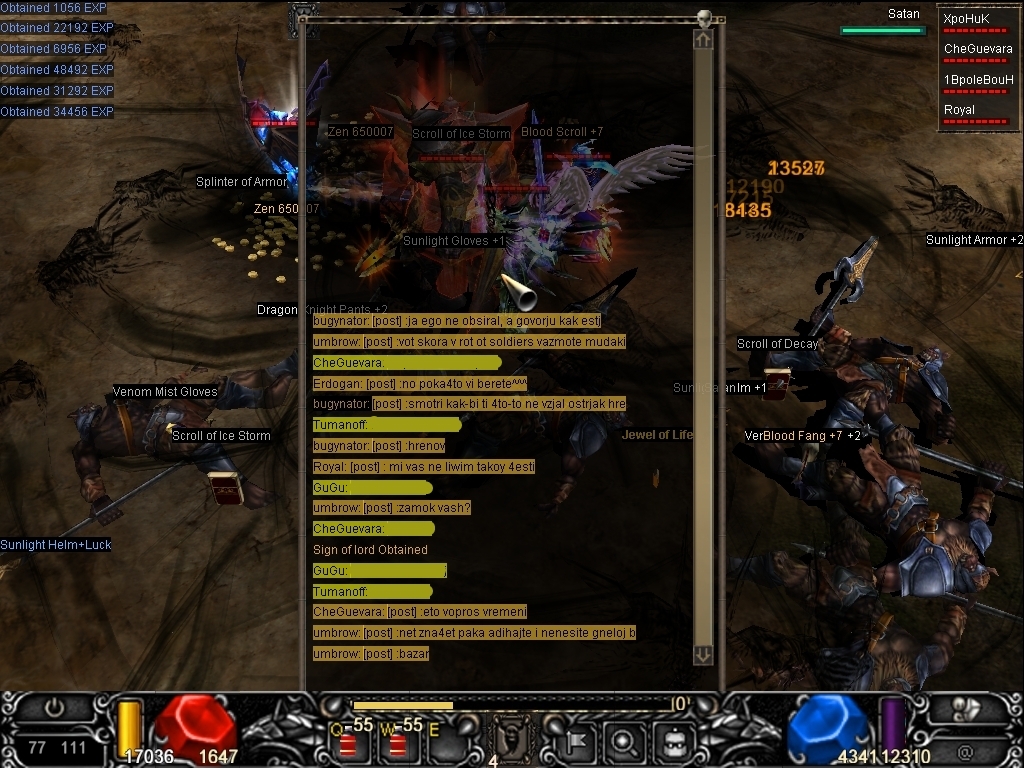The height and width of the screenshot is (768, 1024).
Task: Close chat window via skull ornament
Action: (x=704, y=18)
